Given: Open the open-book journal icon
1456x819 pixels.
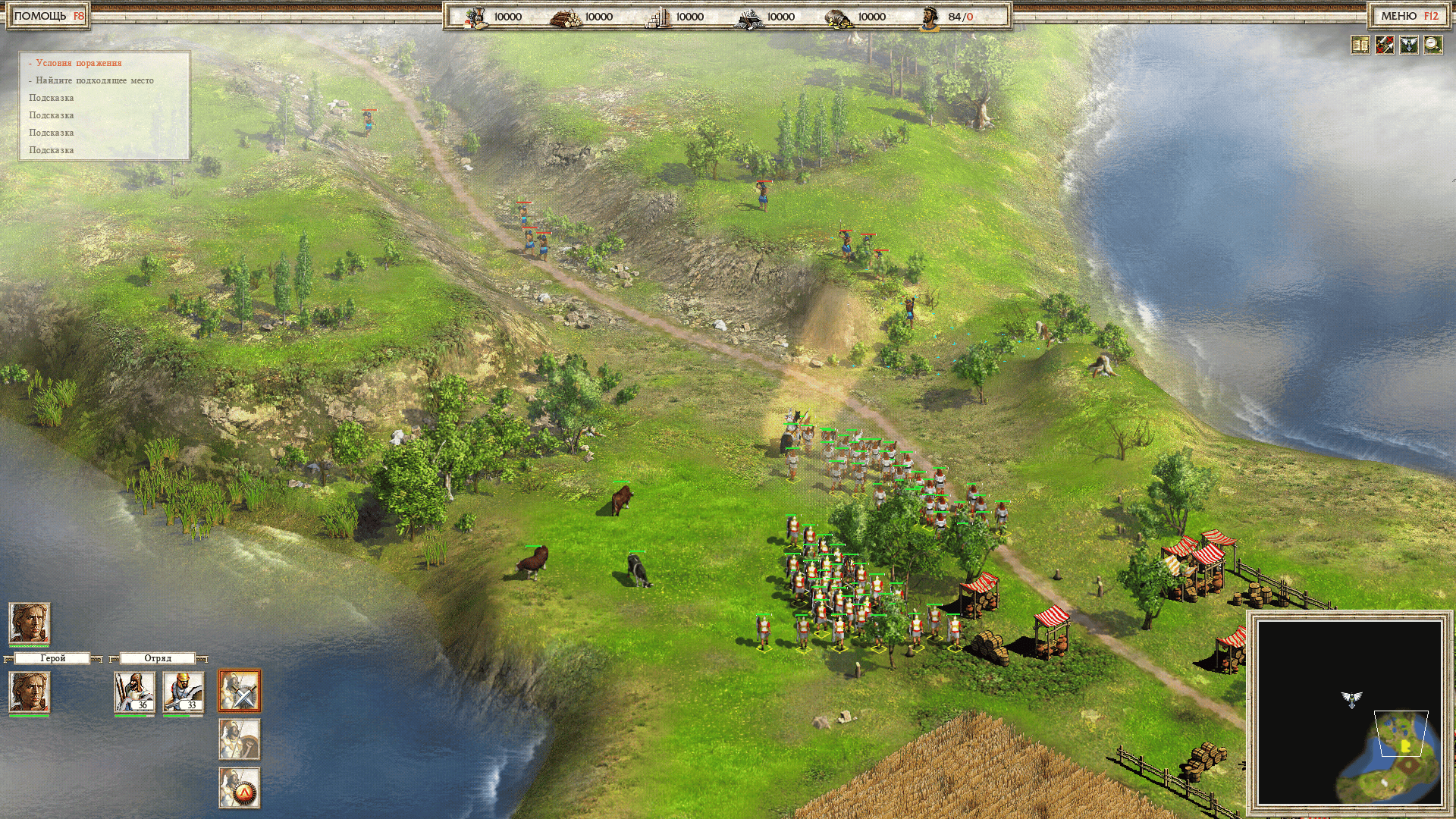Looking at the screenshot, I should [x=1360, y=45].
